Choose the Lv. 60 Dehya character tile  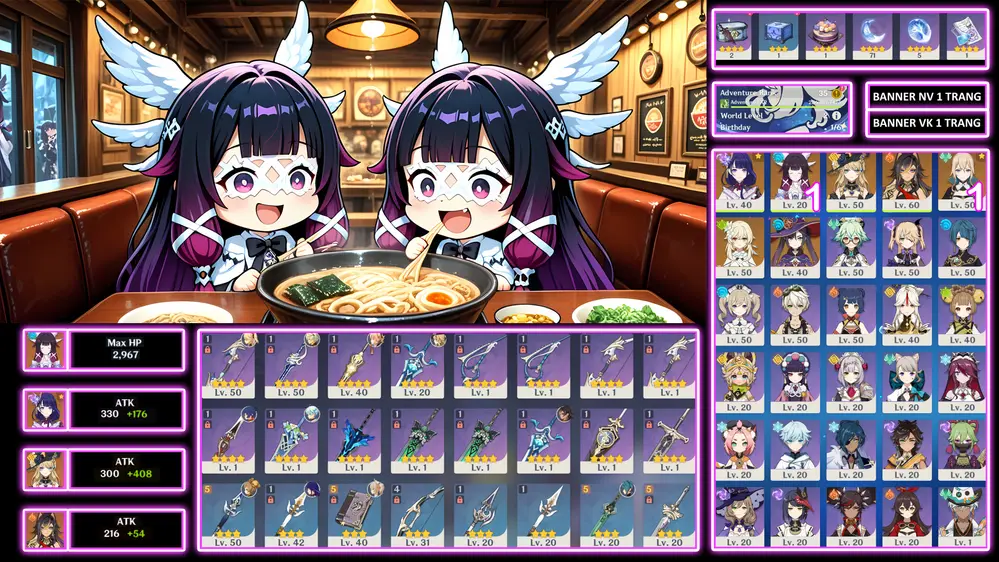coord(907,180)
